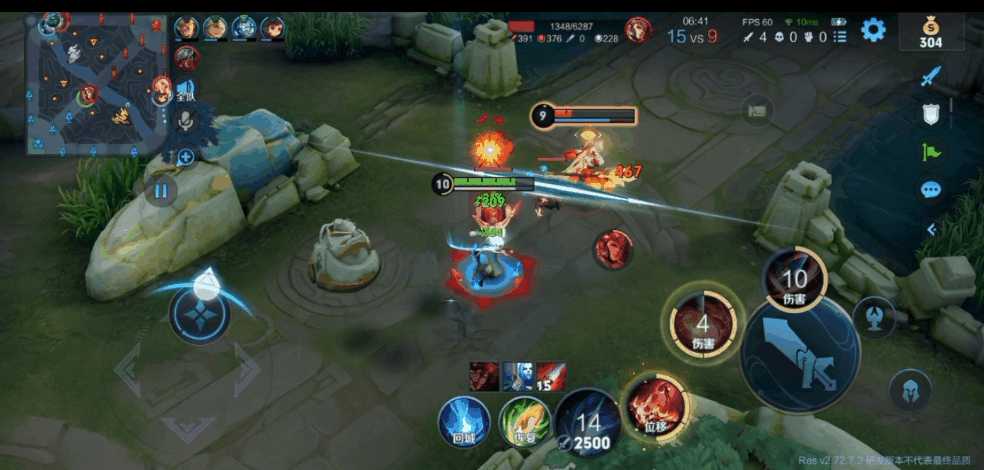Tap the blue pause button
The width and height of the screenshot is (984, 470).
click(x=160, y=189)
